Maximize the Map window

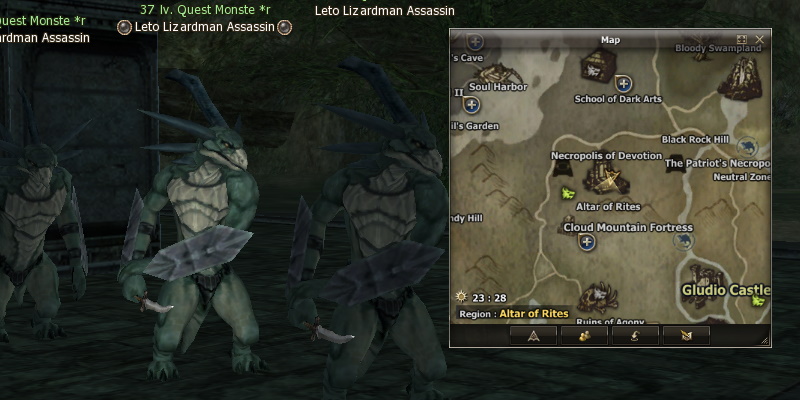tap(742, 39)
